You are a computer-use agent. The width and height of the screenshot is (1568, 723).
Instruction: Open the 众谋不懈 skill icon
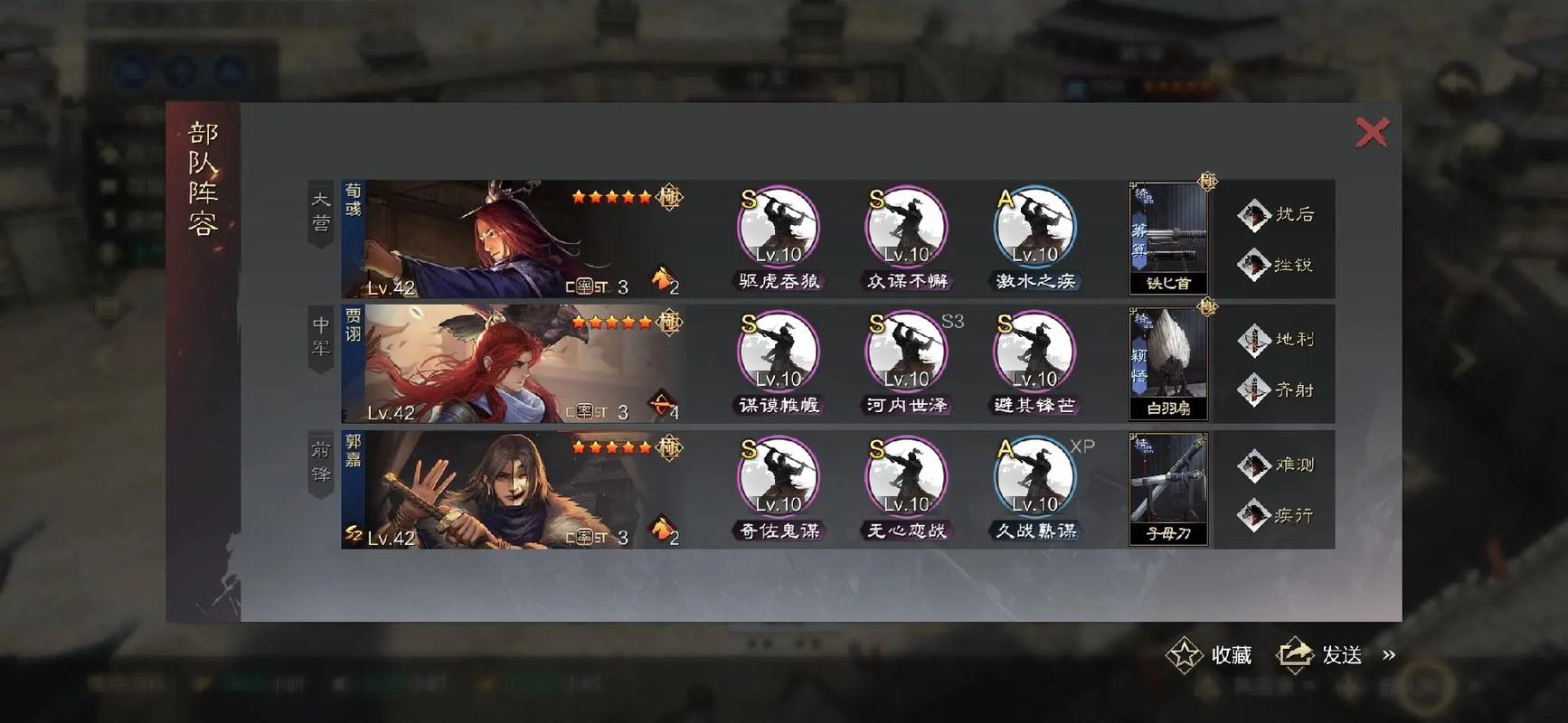tap(906, 228)
